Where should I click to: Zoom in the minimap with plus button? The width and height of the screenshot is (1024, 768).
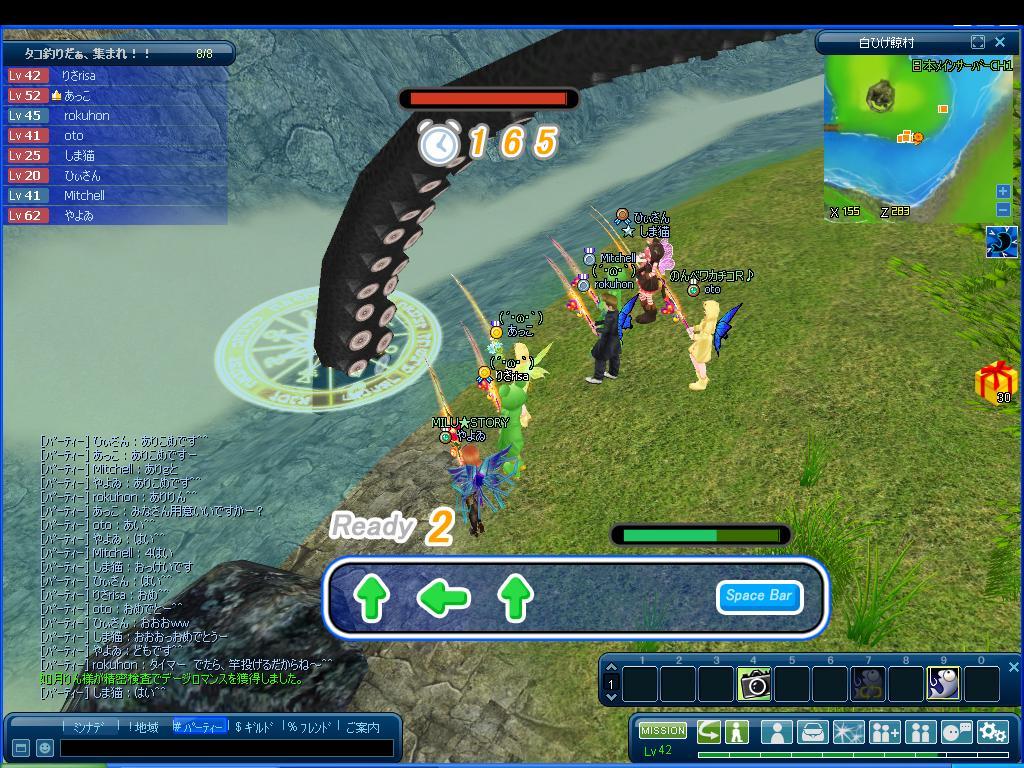pos(1003,191)
